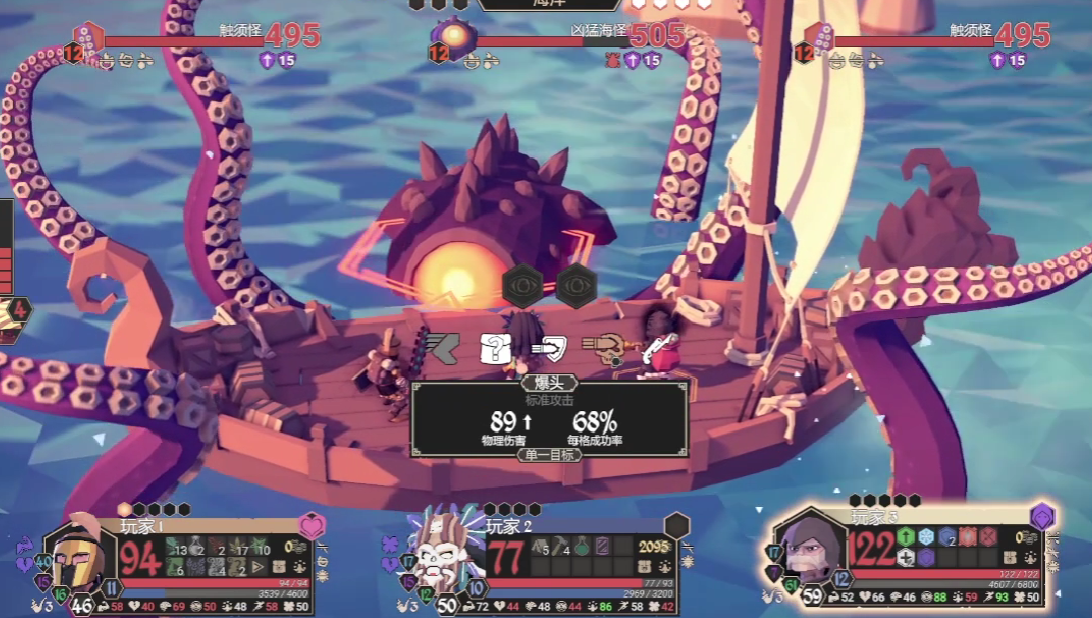Click Player 1's pink heart badge
This screenshot has width=1092, height=618.
(x=312, y=526)
